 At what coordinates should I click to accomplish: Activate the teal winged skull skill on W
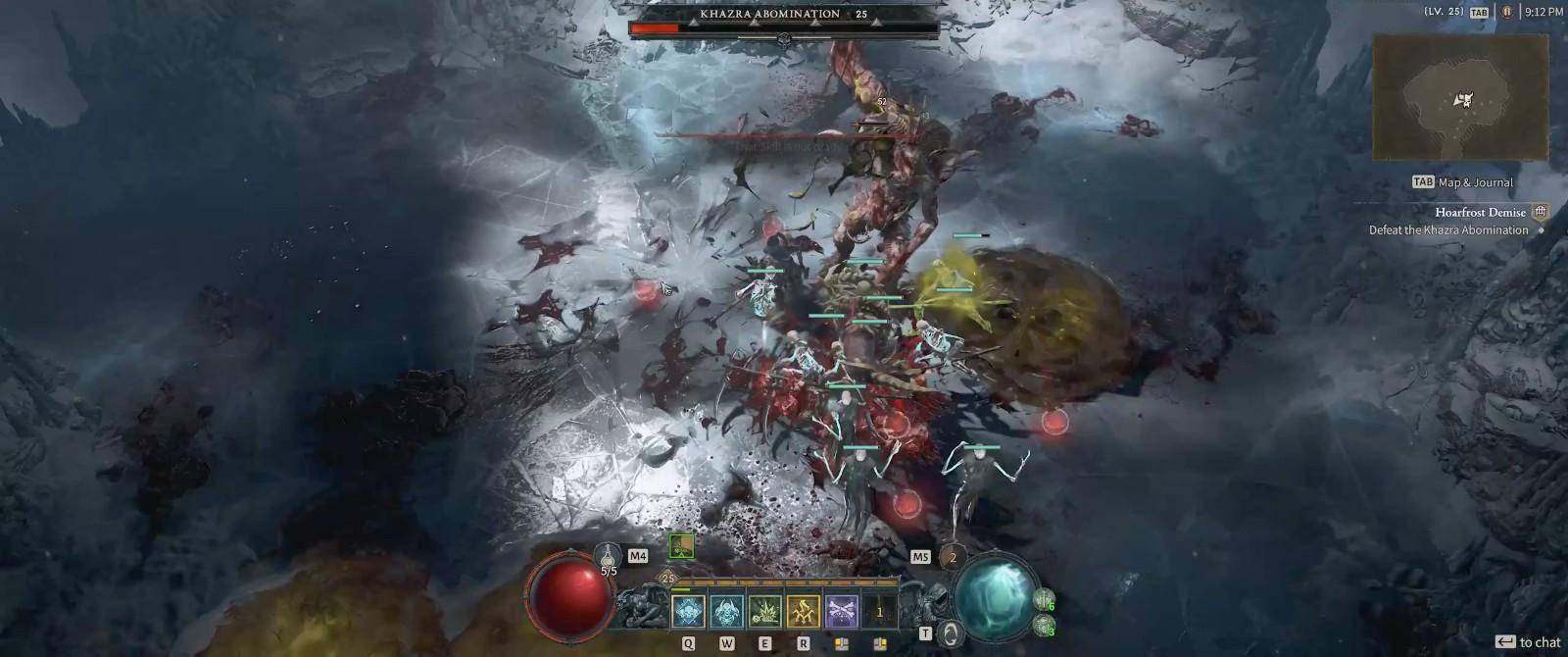click(726, 611)
